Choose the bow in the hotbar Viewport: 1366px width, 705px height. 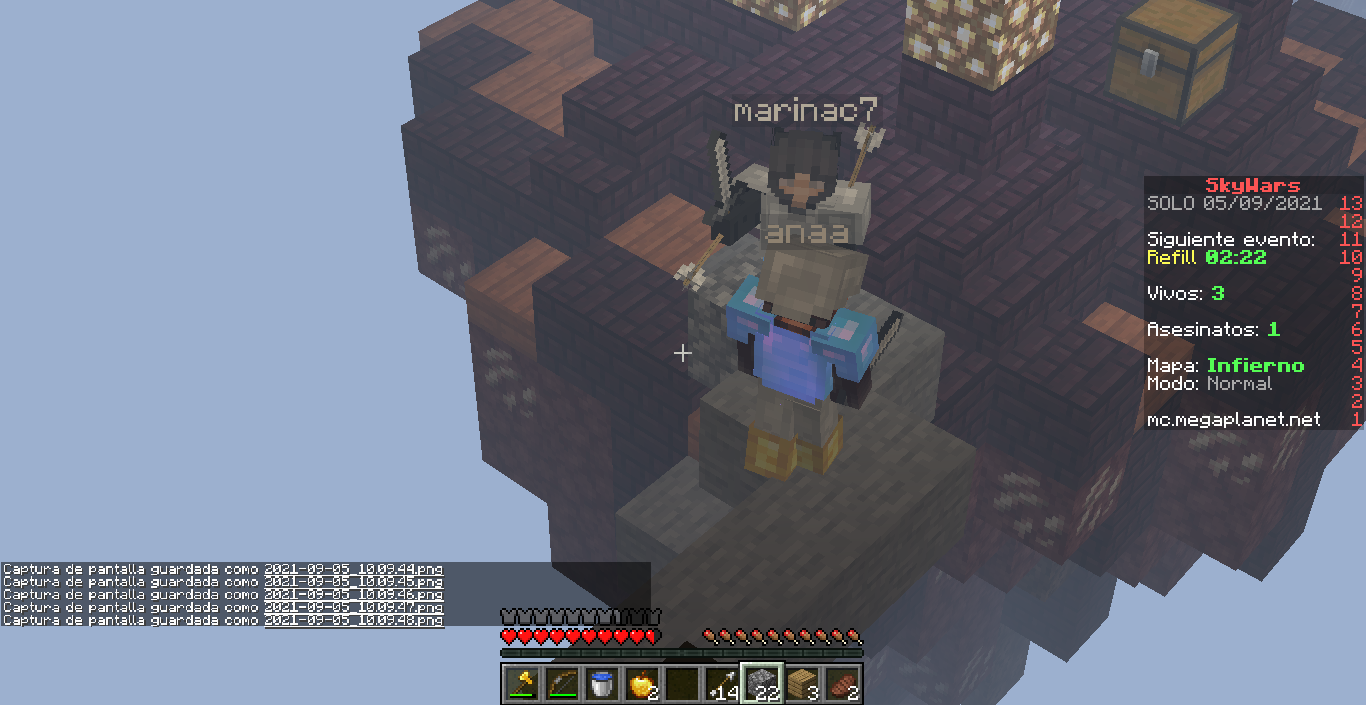[561, 684]
